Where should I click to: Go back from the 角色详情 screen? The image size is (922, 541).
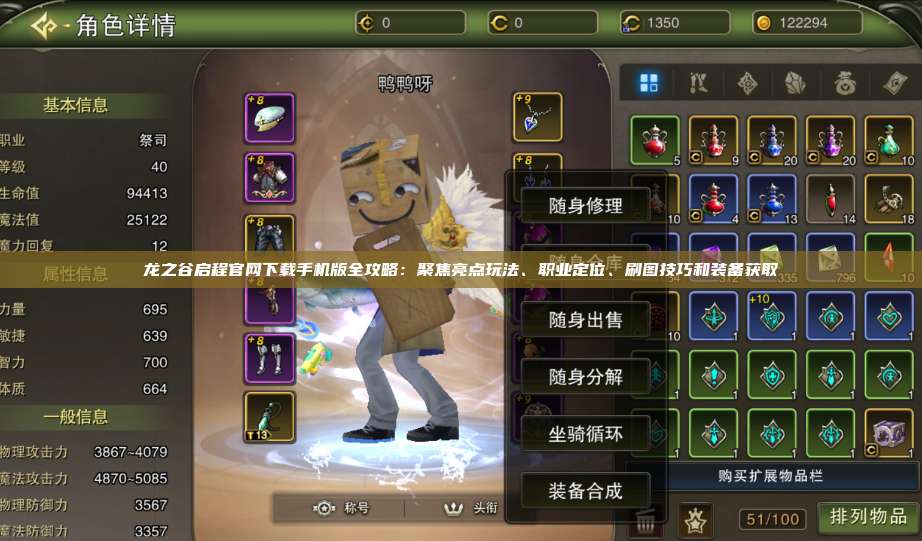44,24
